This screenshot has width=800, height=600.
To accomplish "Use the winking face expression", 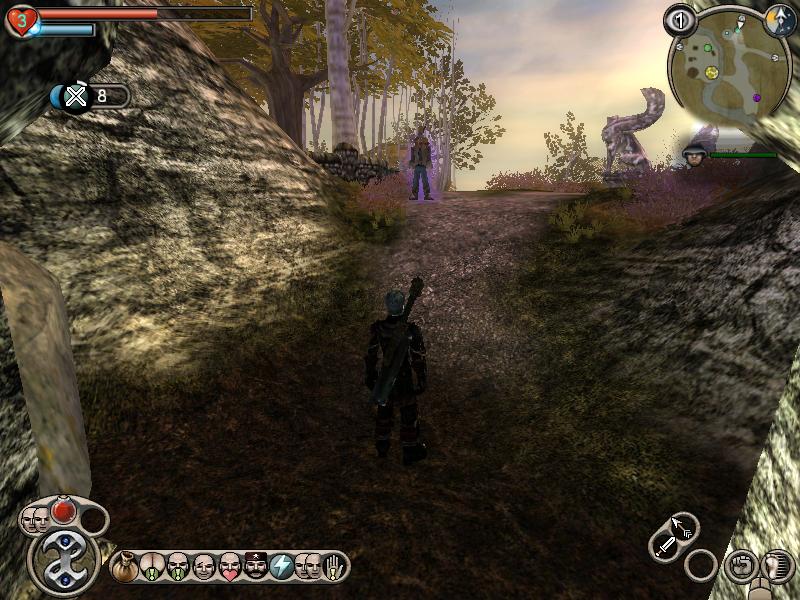I will 204,566.
